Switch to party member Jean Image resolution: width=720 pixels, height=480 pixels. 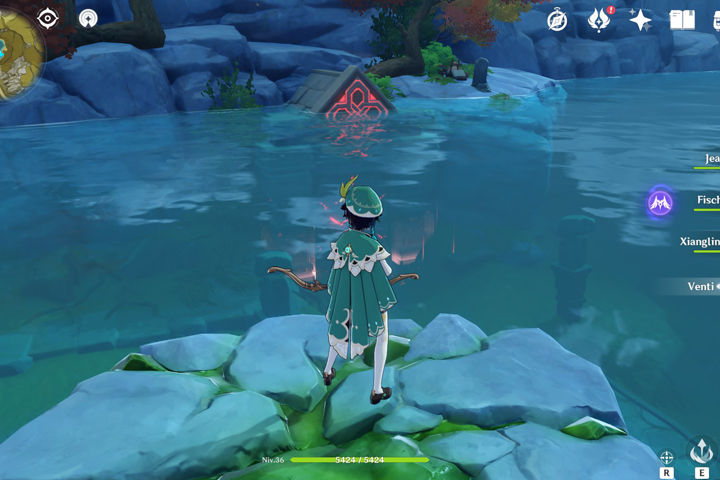point(708,159)
